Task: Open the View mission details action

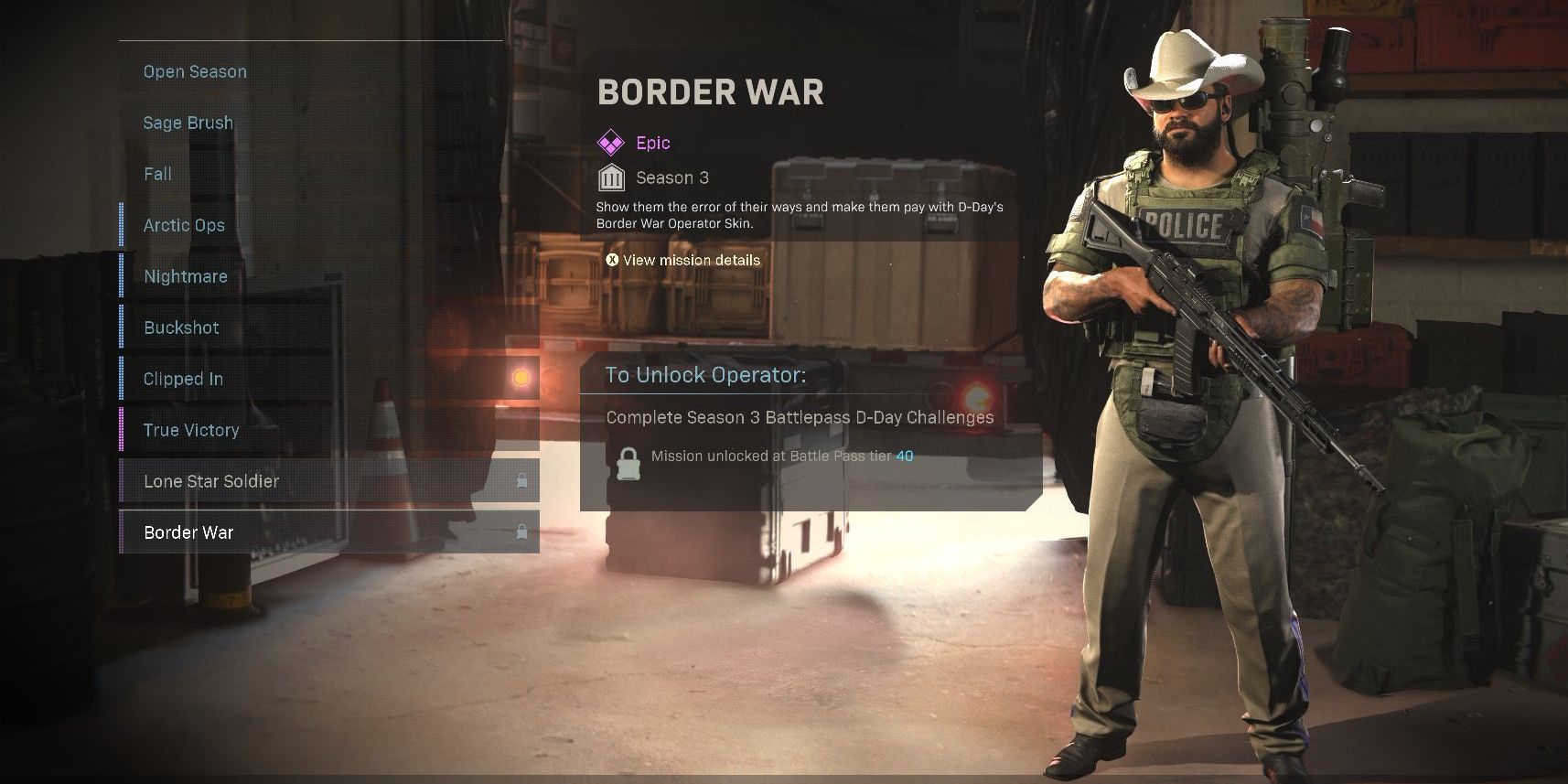Action: (690, 260)
